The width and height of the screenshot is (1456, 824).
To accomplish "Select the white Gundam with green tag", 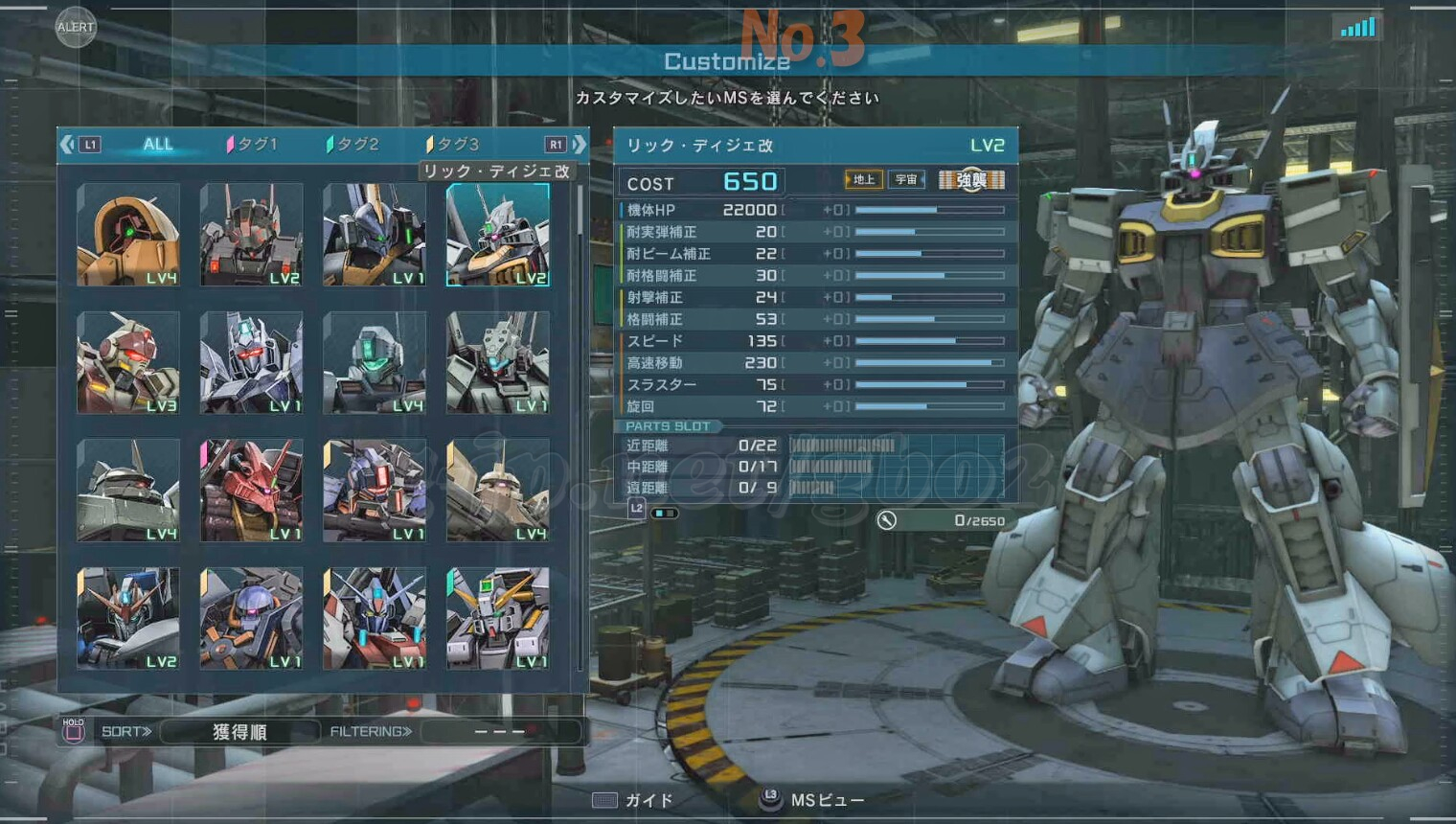I will [498, 618].
